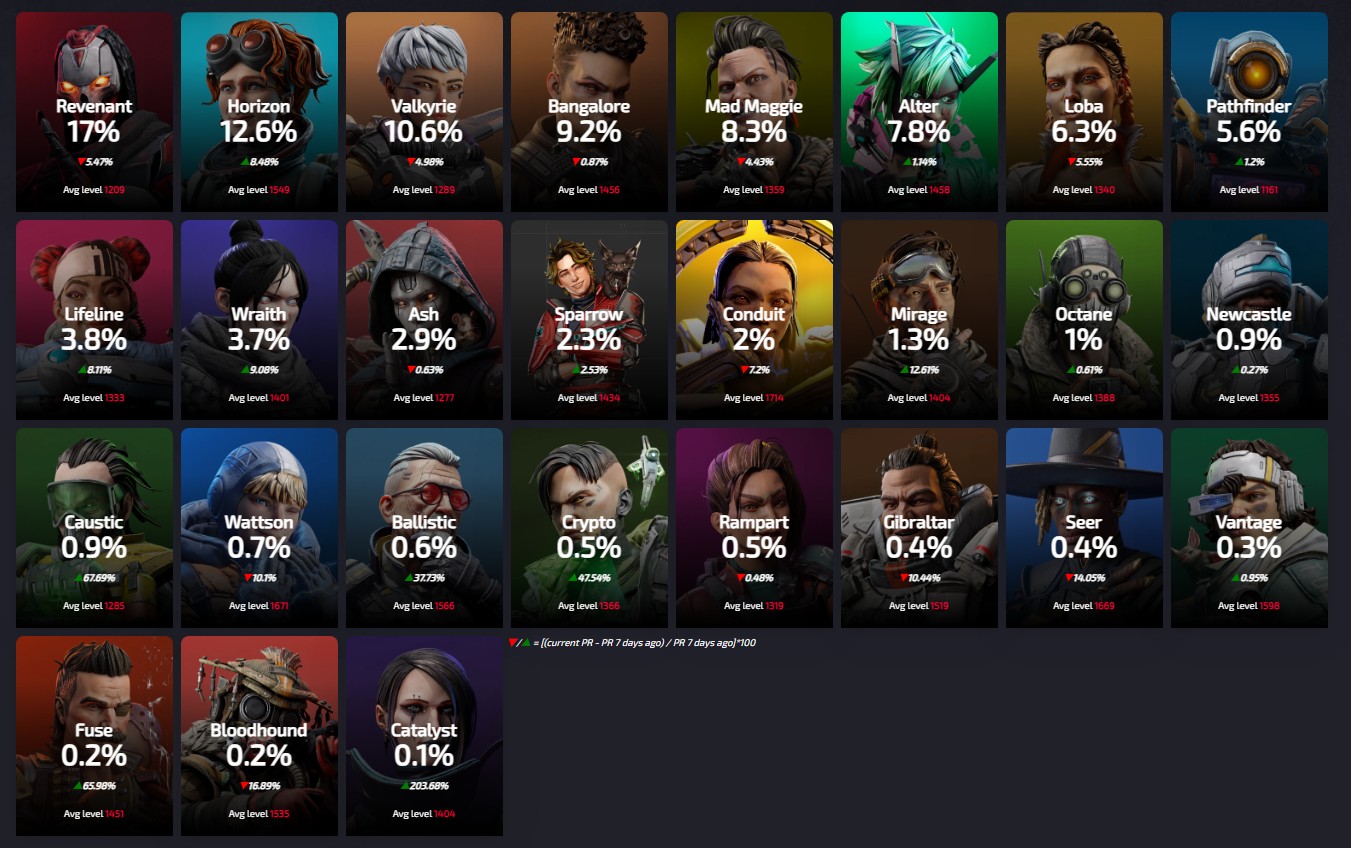
Task: Open the Alter legend card
Action: point(919,112)
